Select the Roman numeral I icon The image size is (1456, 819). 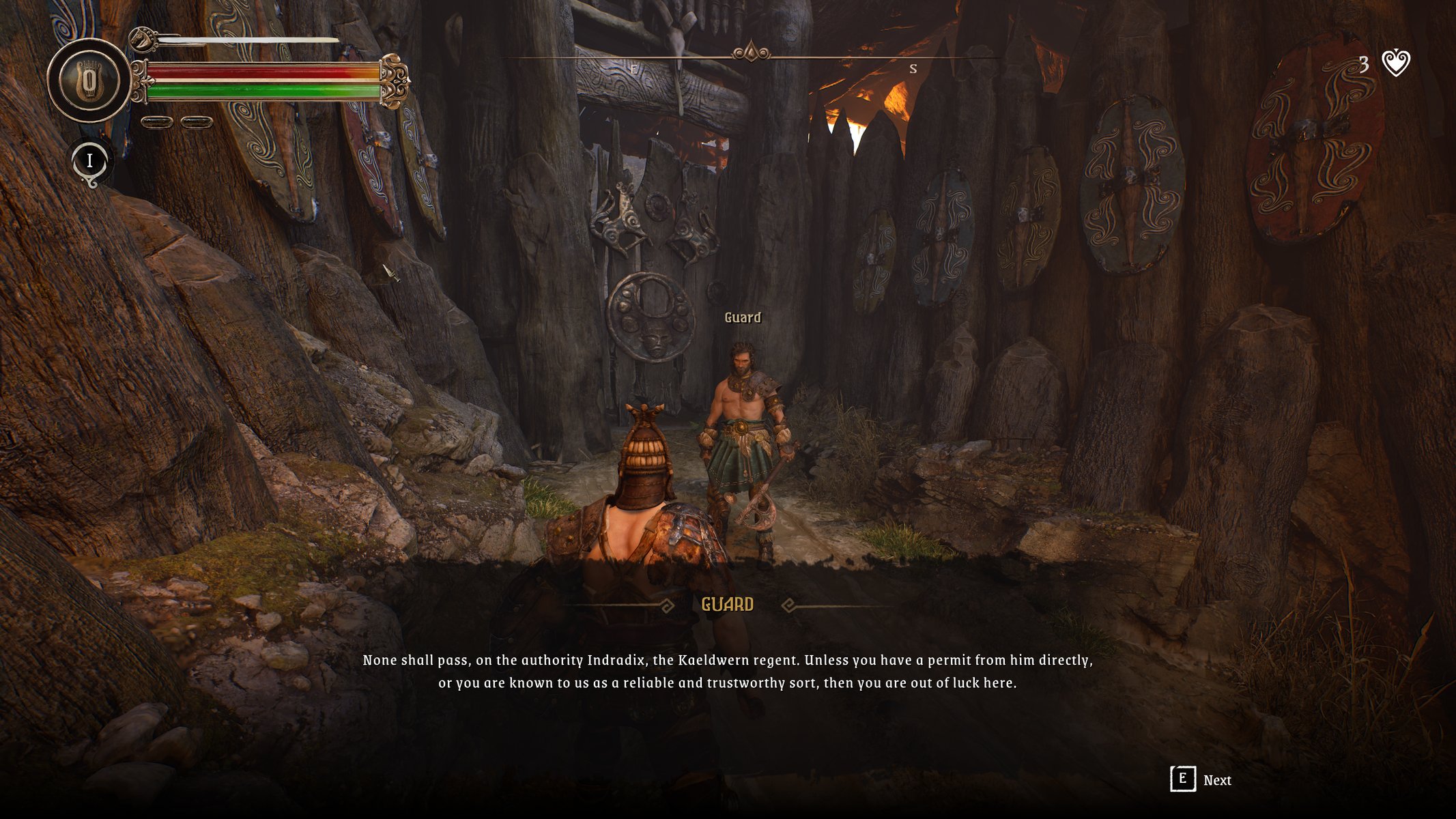pos(89,162)
